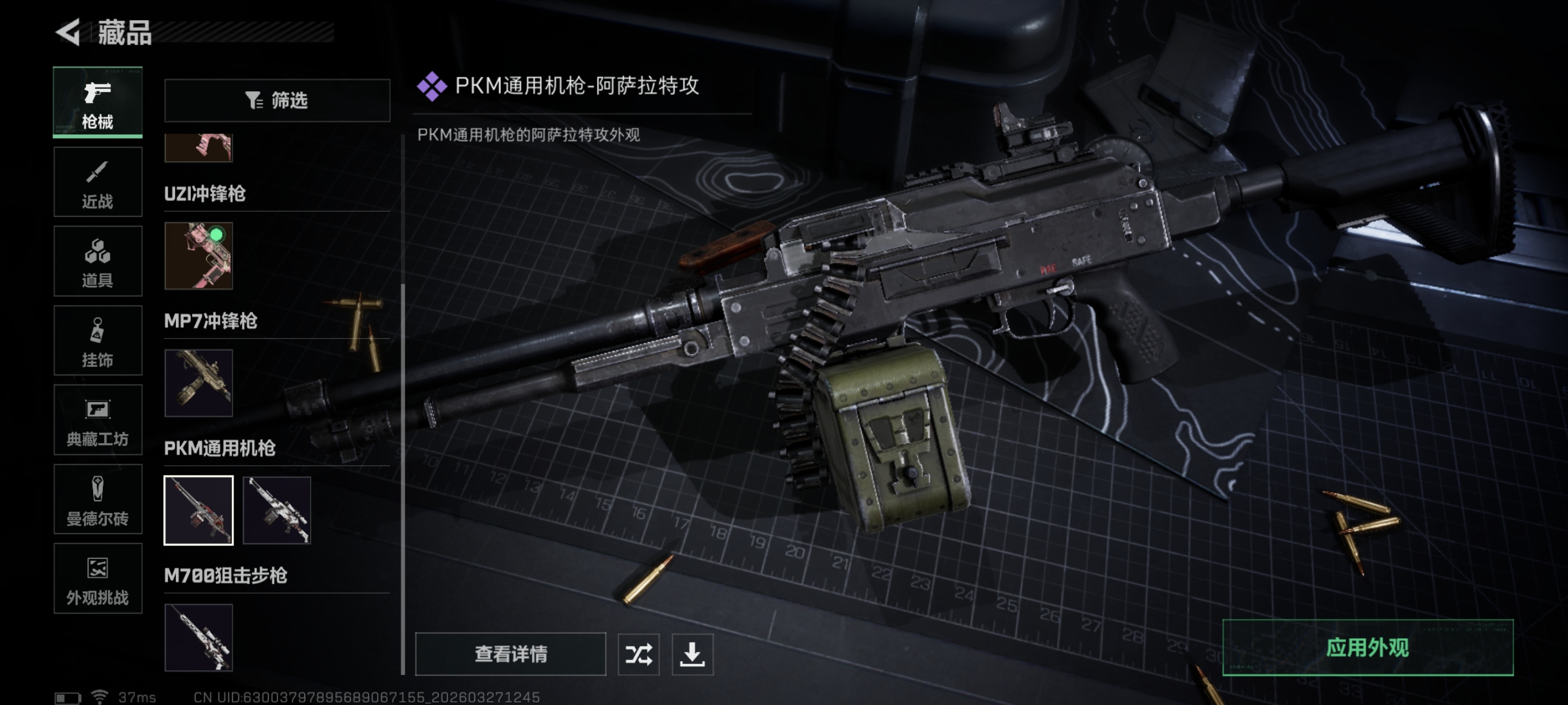The height and width of the screenshot is (705, 1568).
Task: Switch to the 曼德尔砖 tab
Action: pos(97,499)
